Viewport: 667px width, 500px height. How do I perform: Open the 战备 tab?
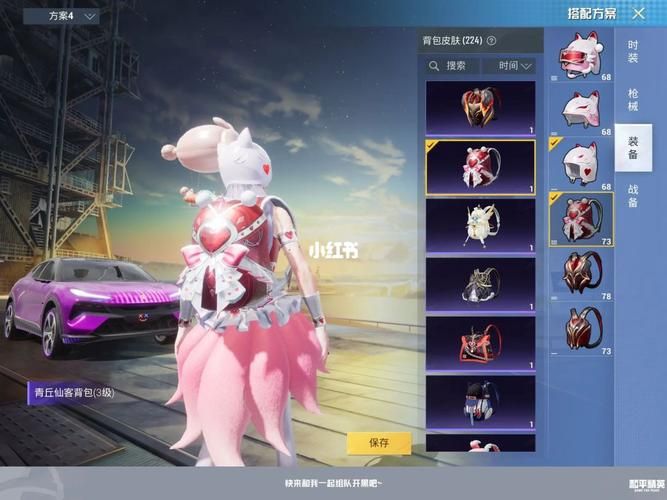coord(633,196)
